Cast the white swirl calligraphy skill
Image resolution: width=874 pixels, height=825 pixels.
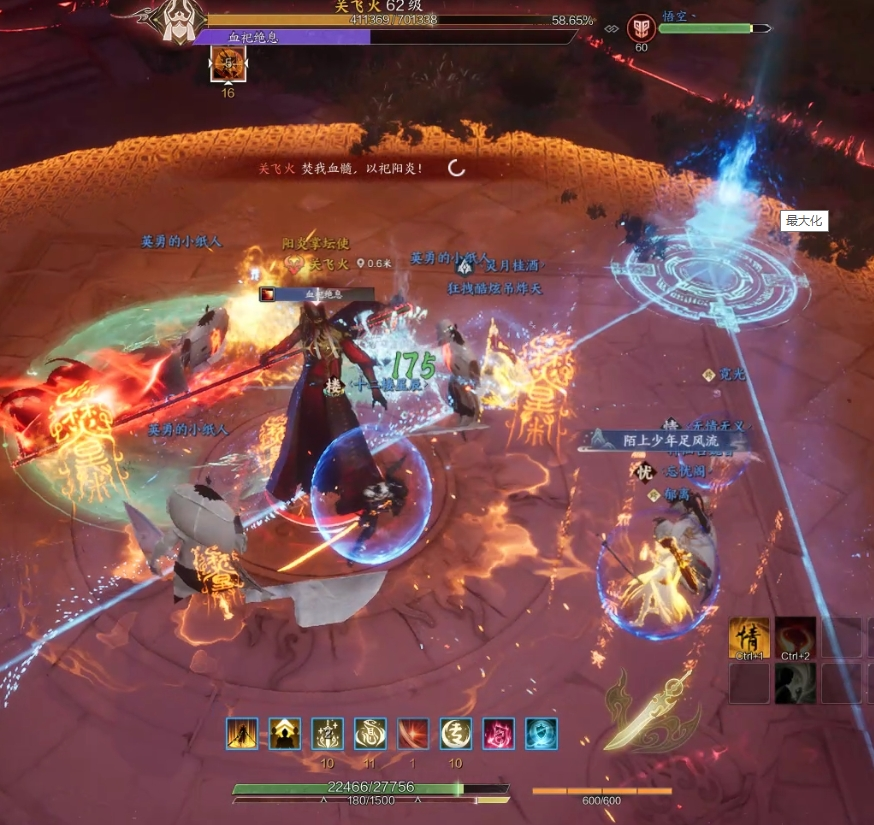tap(371, 734)
